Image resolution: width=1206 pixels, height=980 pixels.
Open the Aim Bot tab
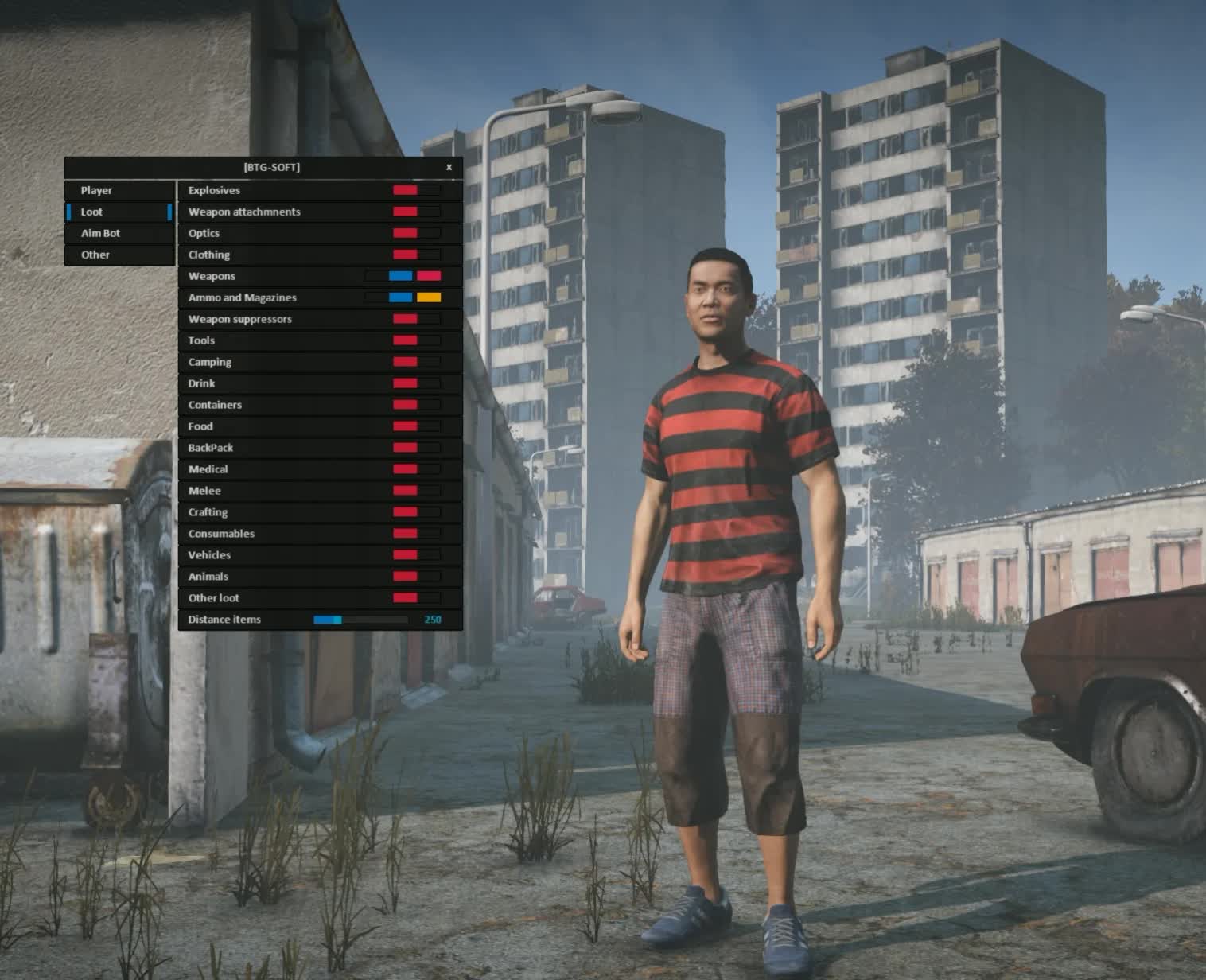coord(119,234)
